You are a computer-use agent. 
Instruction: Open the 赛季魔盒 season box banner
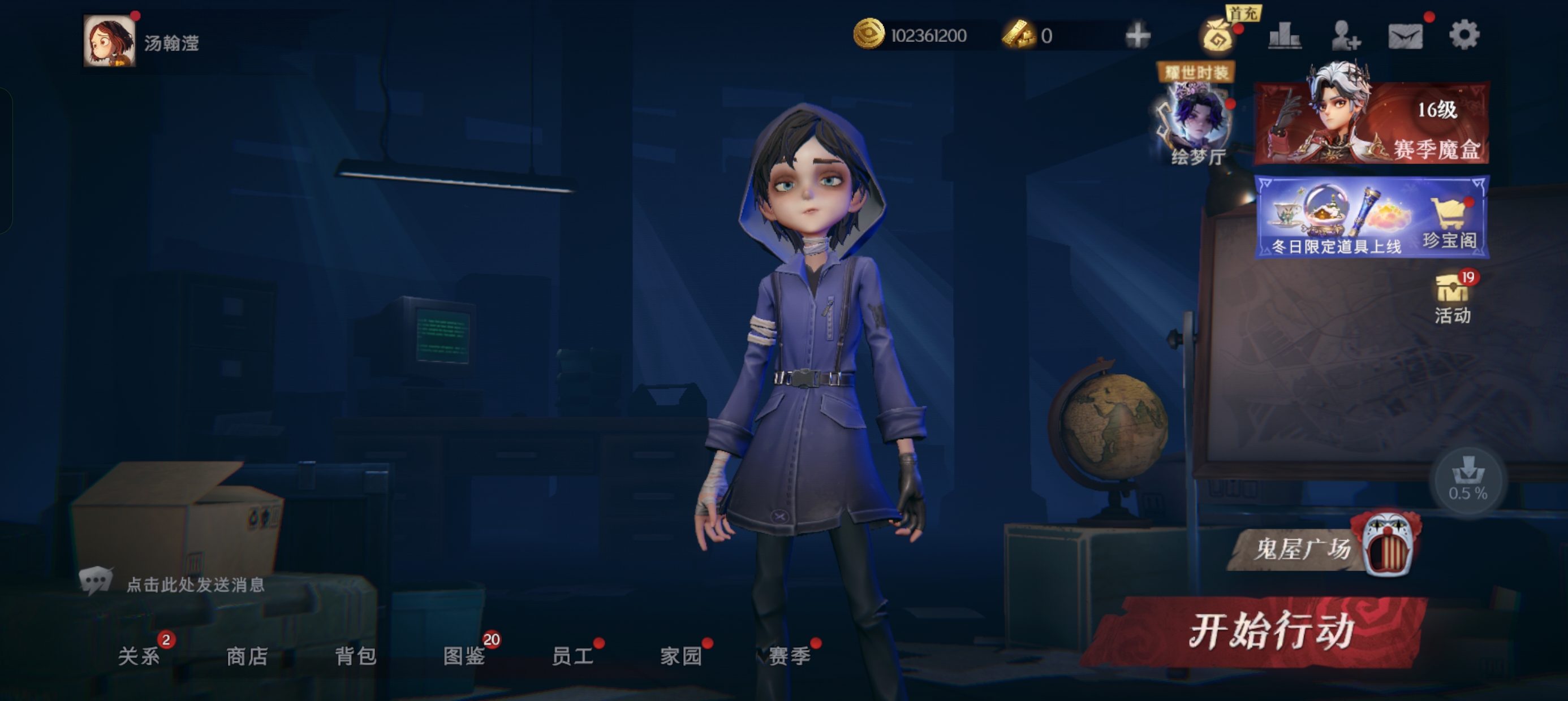point(1372,122)
